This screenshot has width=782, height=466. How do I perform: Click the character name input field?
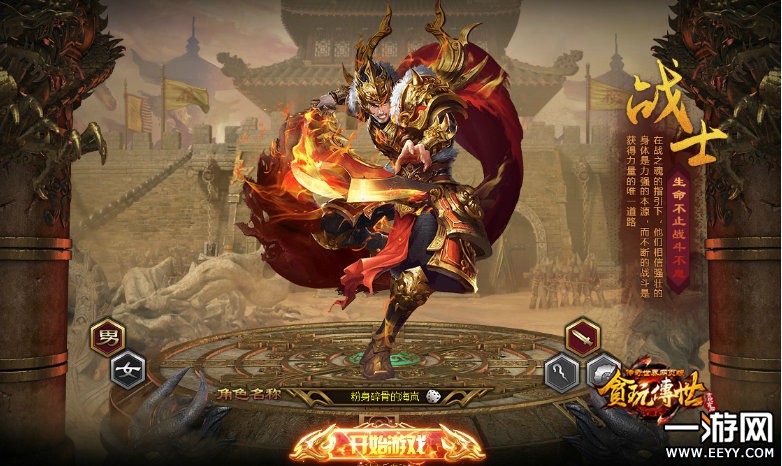[x=376, y=397]
